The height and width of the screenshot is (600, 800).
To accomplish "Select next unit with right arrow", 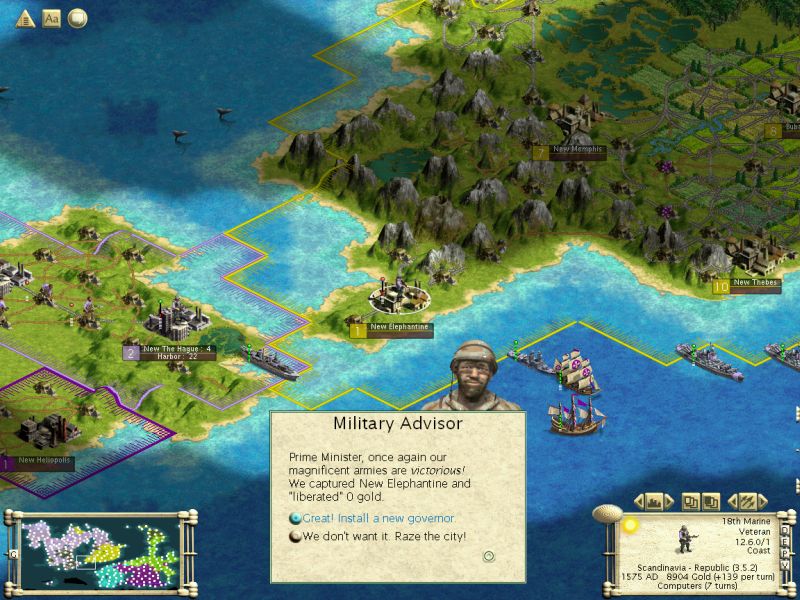I will click(x=761, y=500).
